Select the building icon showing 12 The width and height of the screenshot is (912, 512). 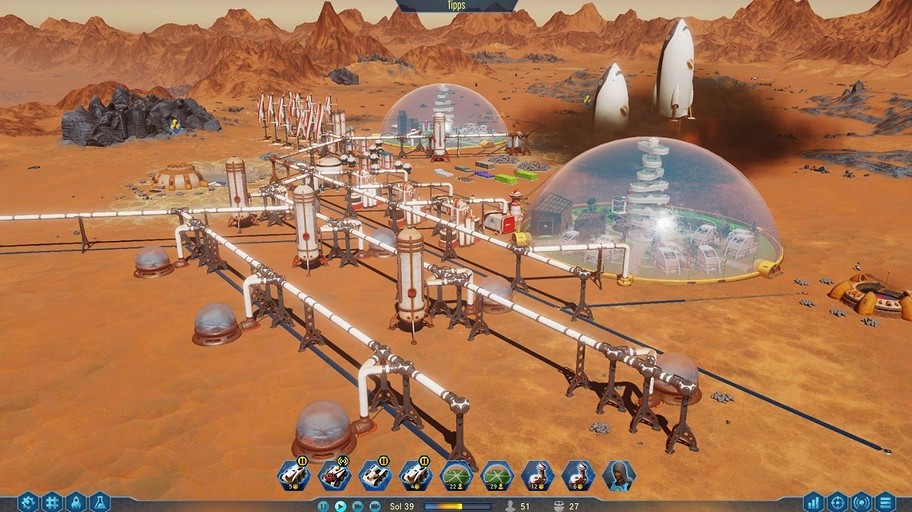[x=537, y=475]
